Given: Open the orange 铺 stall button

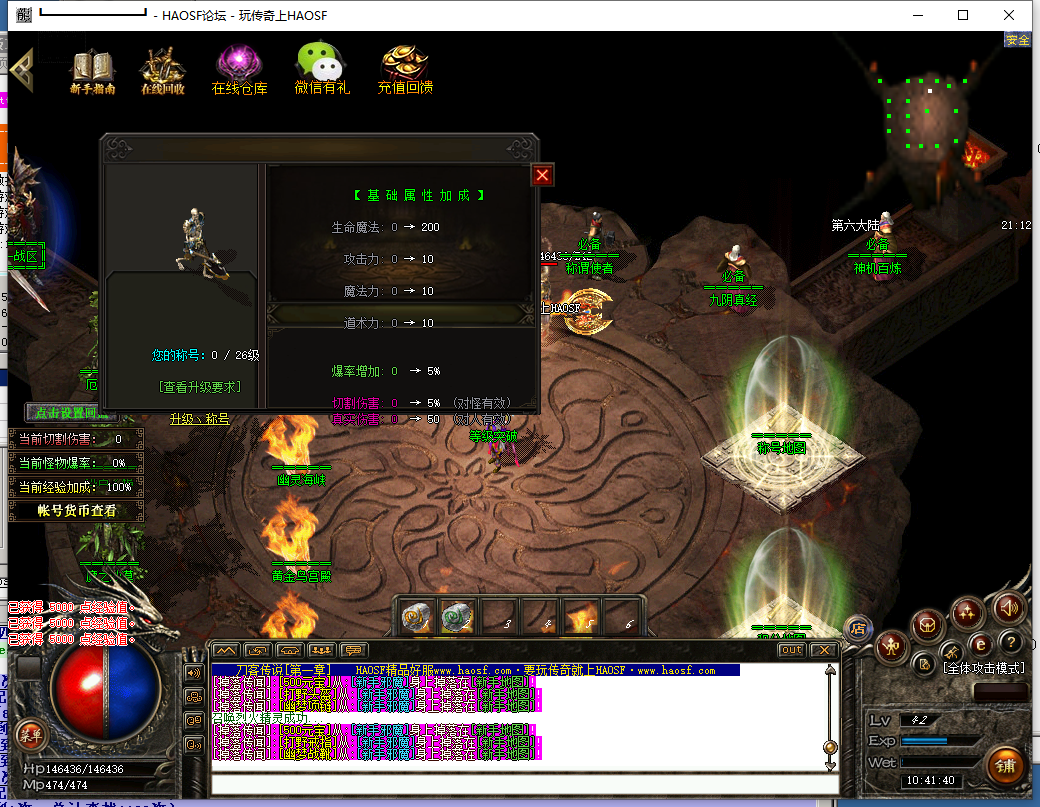Looking at the screenshot, I should click(x=1004, y=766).
